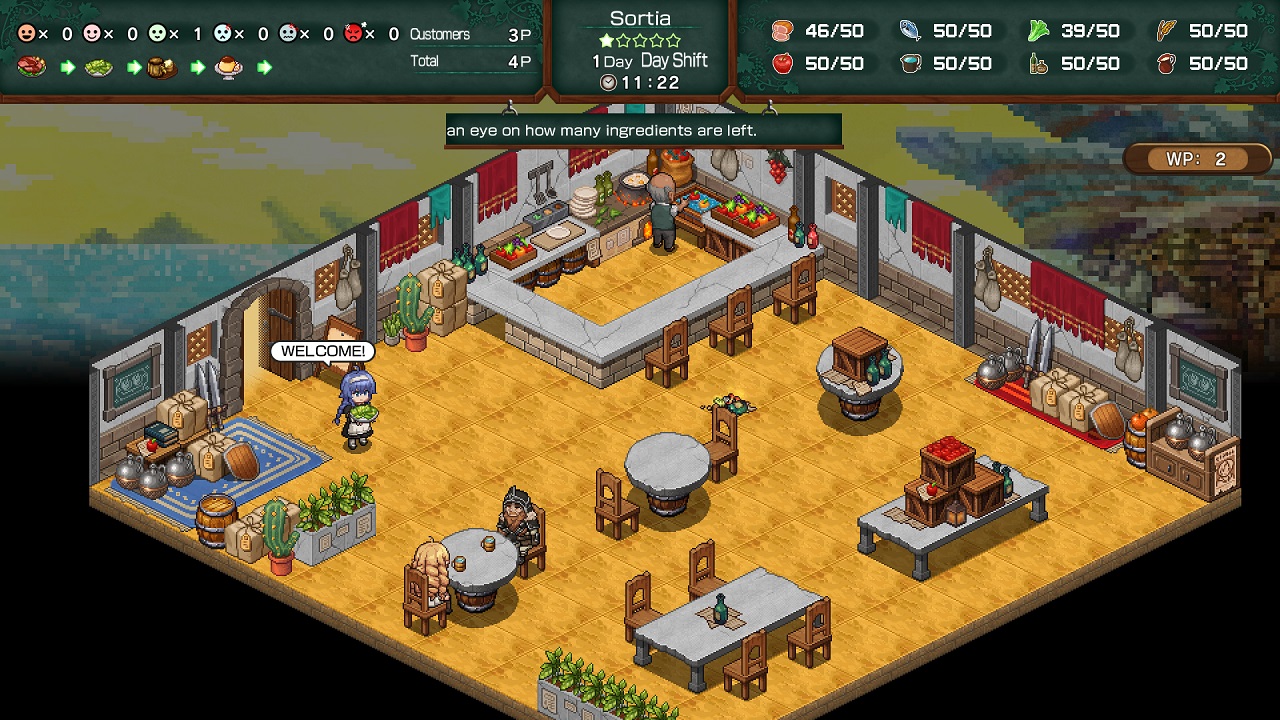Select the pudding dessert course icon
The width and height of the screenshot is (1280, 720).
tap(228, 68)
